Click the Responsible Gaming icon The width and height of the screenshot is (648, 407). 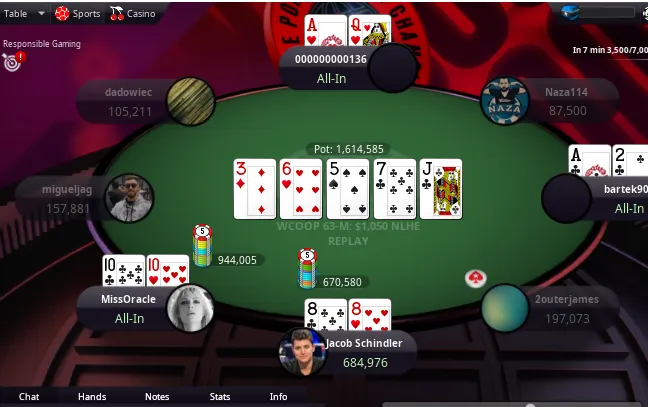click(x=12, y=62)
